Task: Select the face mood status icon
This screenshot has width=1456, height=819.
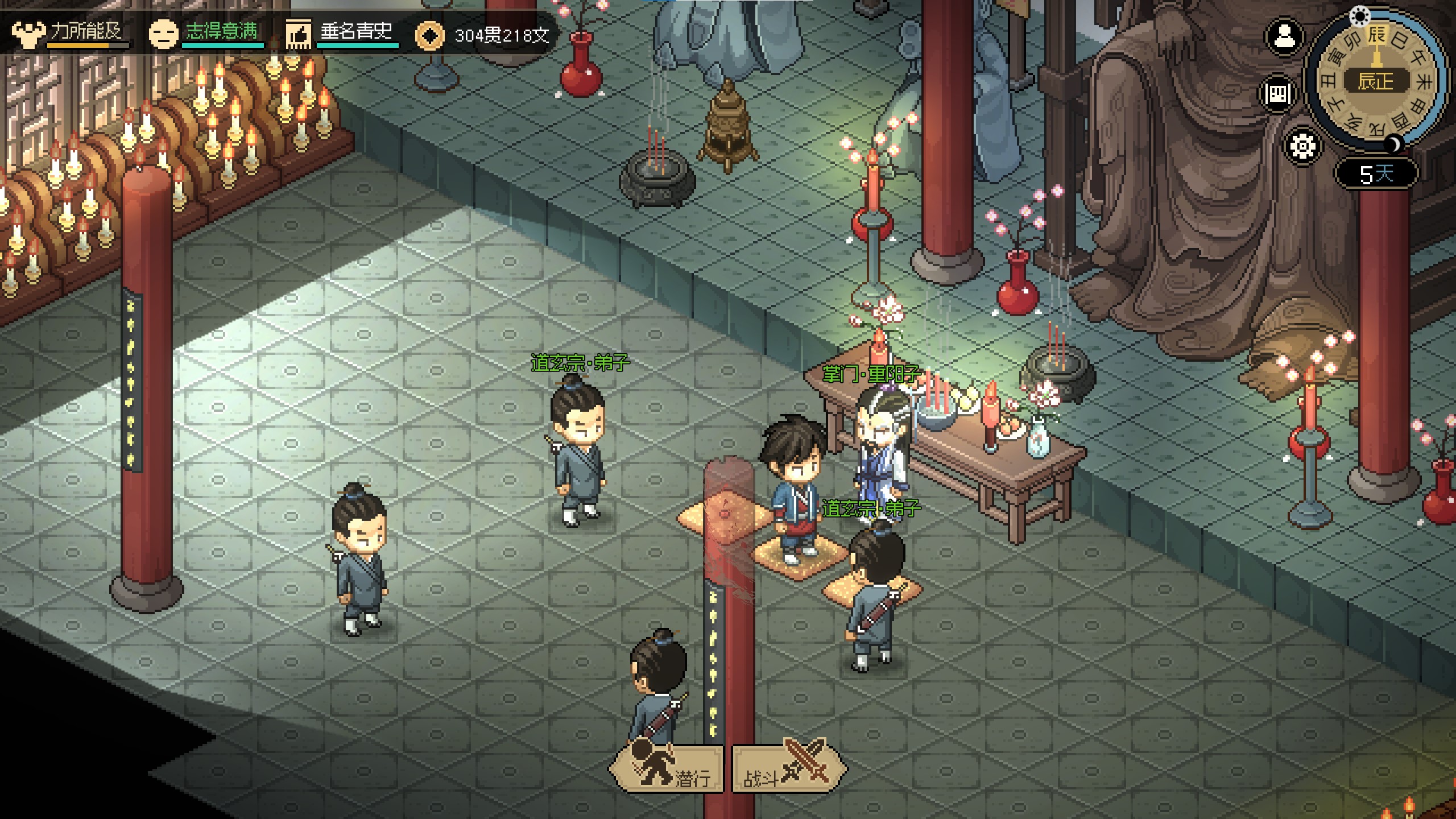Action: click(163, 34)
